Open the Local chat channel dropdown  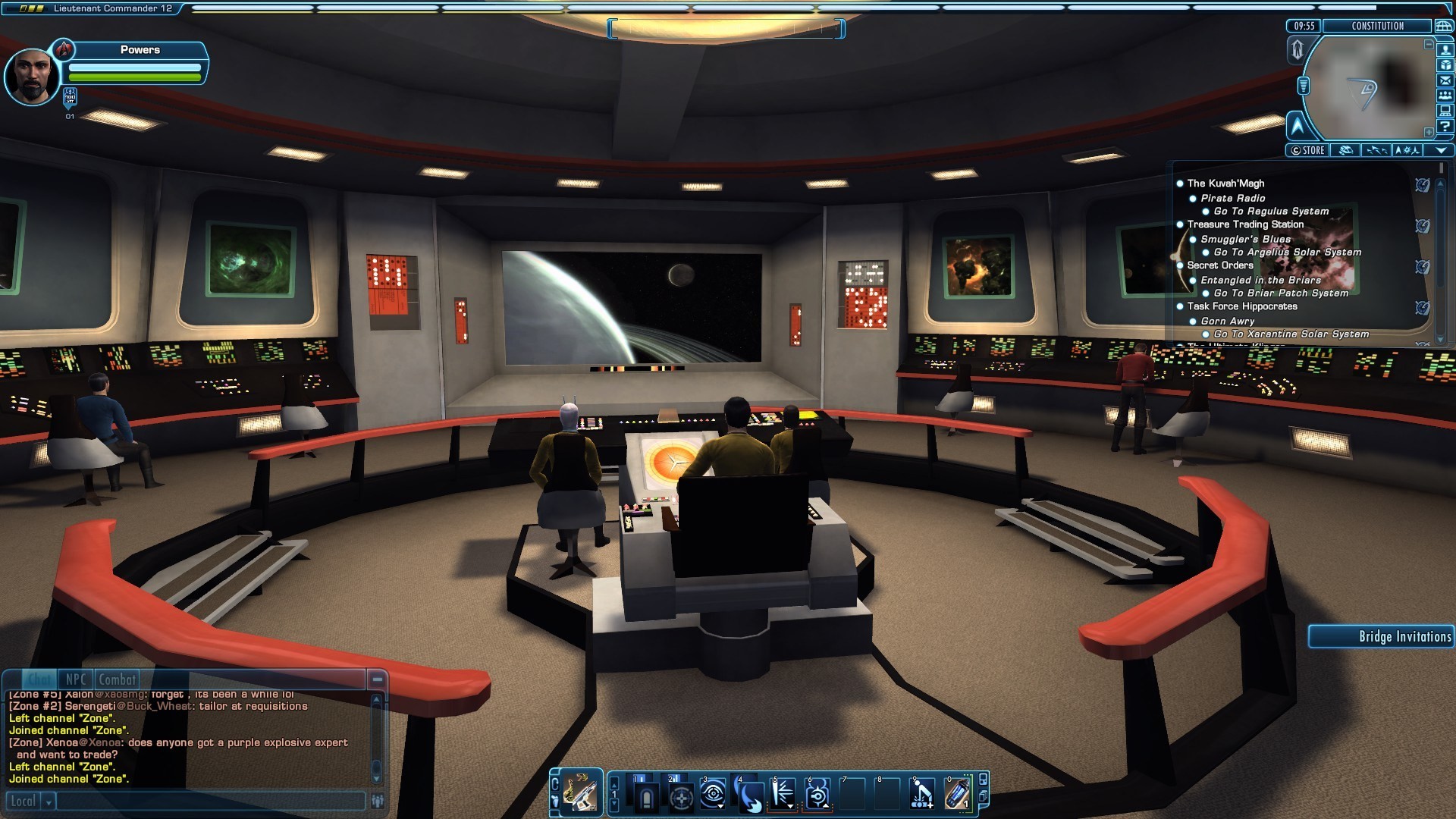click(x=49, y=801)
